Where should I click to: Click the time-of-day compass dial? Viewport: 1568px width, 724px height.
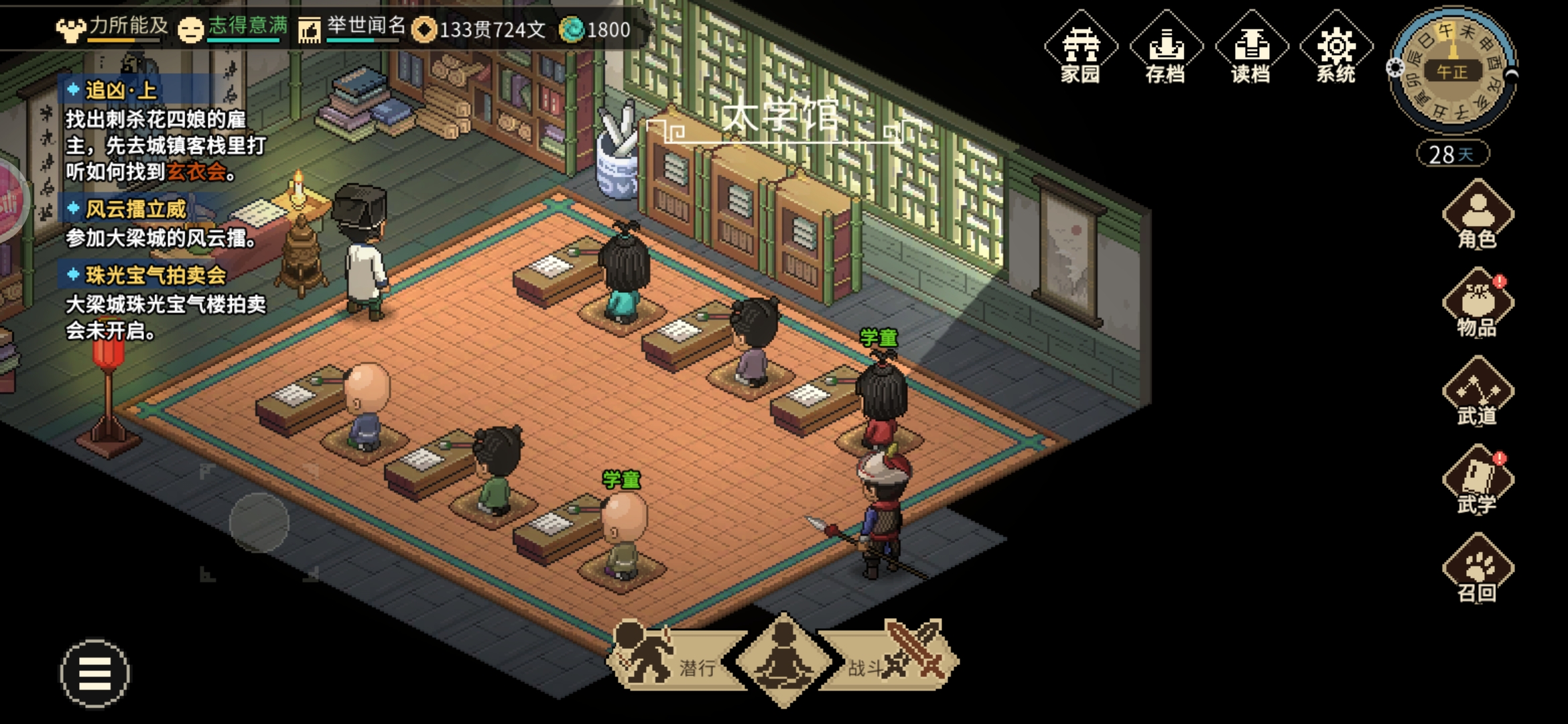tap(1452, 71)
